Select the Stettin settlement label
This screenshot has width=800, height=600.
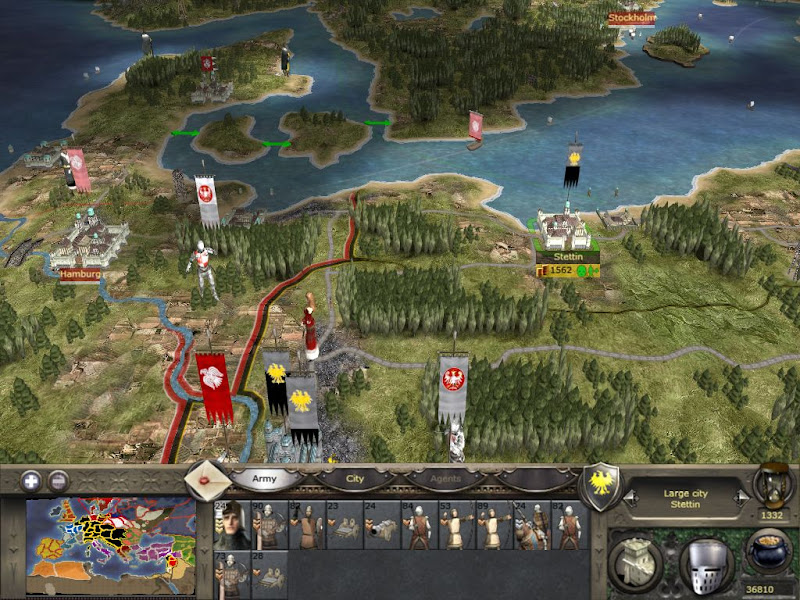point(566,257)
